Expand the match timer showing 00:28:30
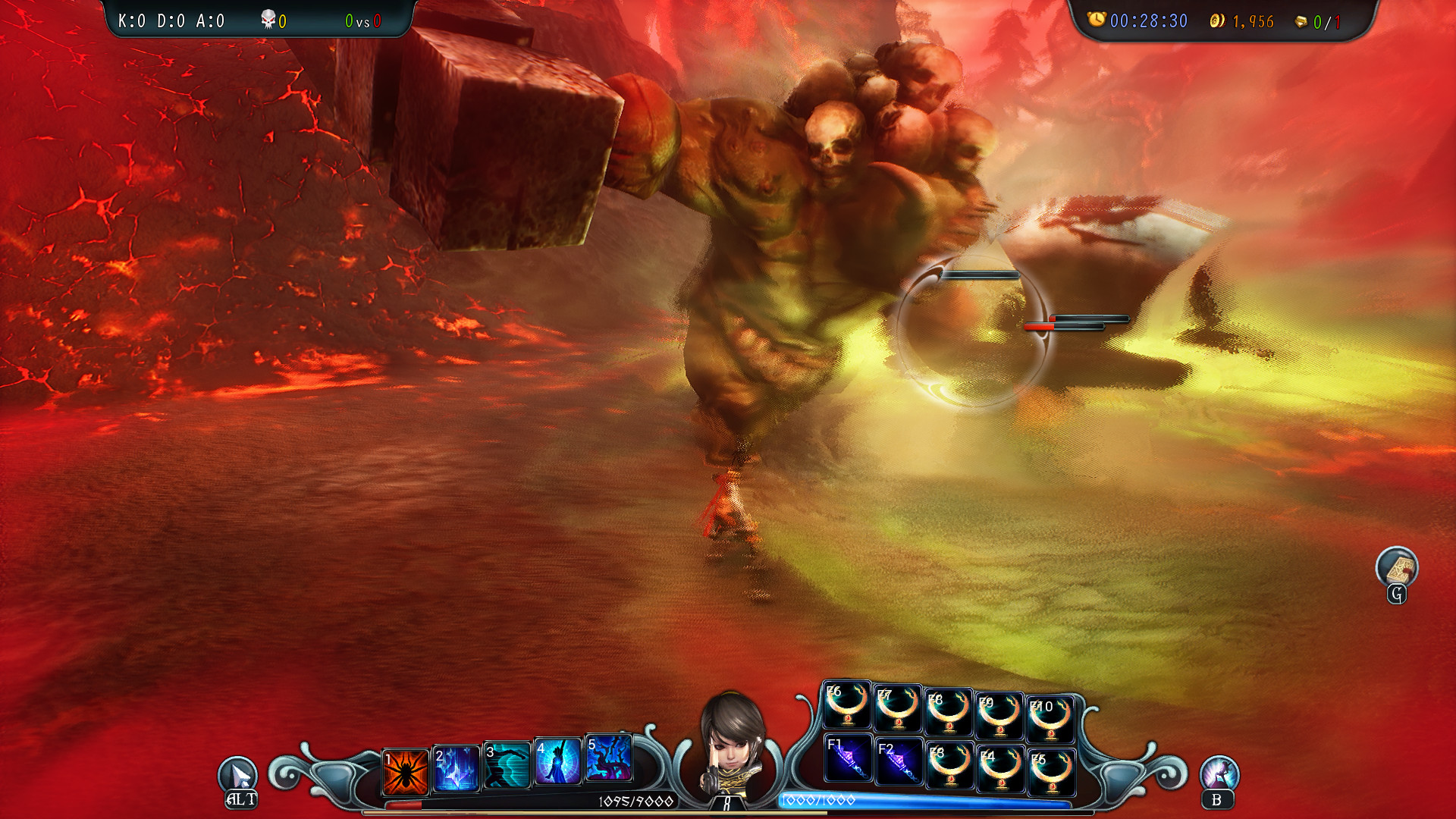The image size is (1456, 819). tap(1148, 21)
